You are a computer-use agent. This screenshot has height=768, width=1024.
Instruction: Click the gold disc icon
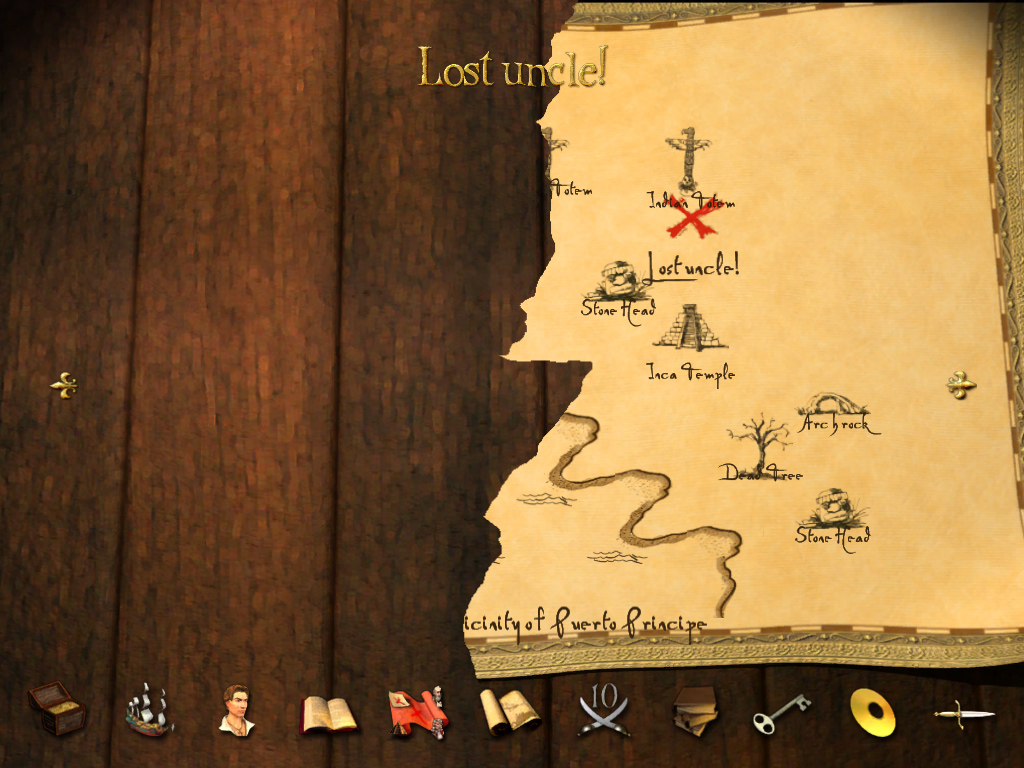click(x=872, y=712)
